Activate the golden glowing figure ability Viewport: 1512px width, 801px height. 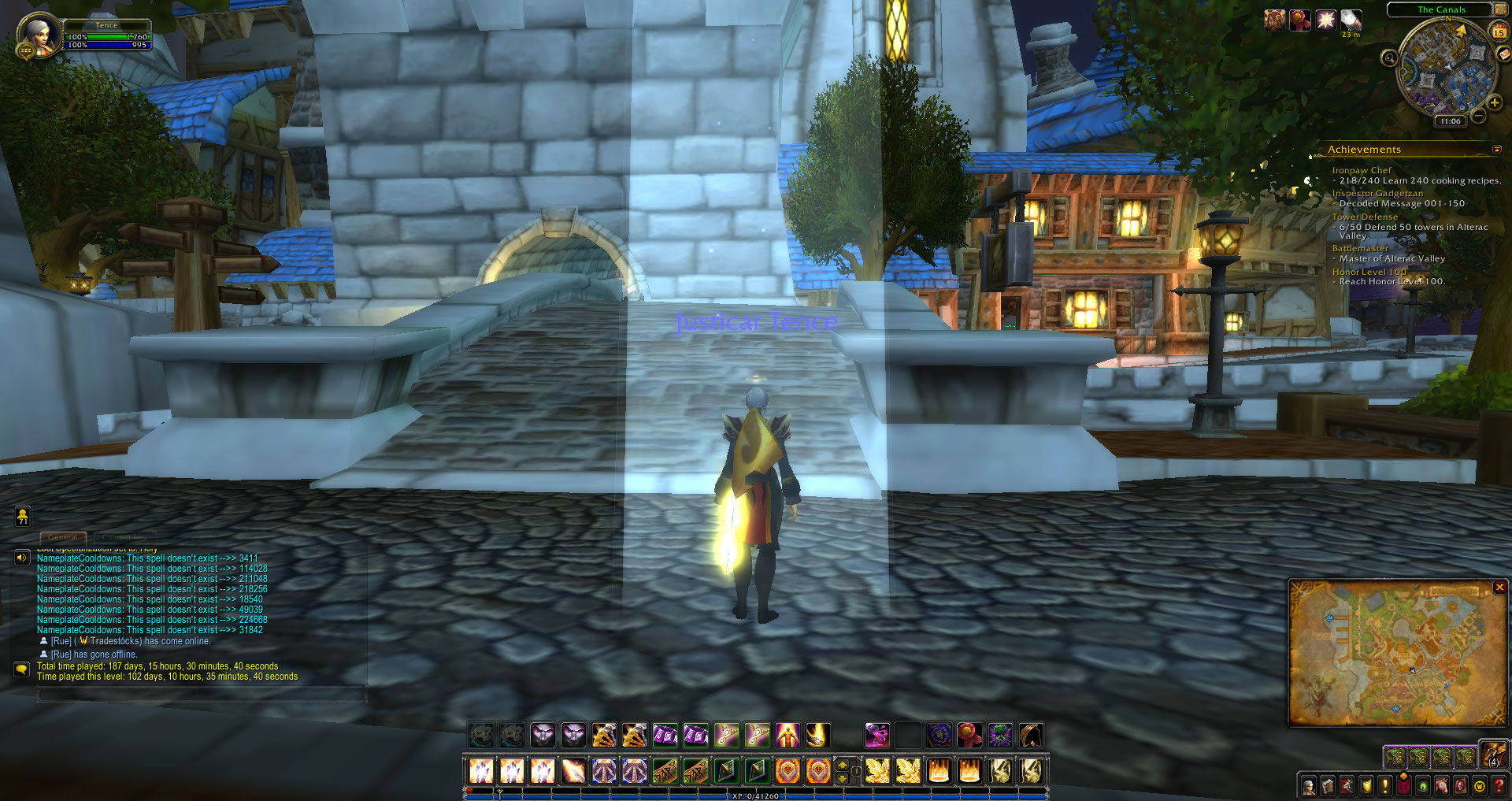coord(787,735)
